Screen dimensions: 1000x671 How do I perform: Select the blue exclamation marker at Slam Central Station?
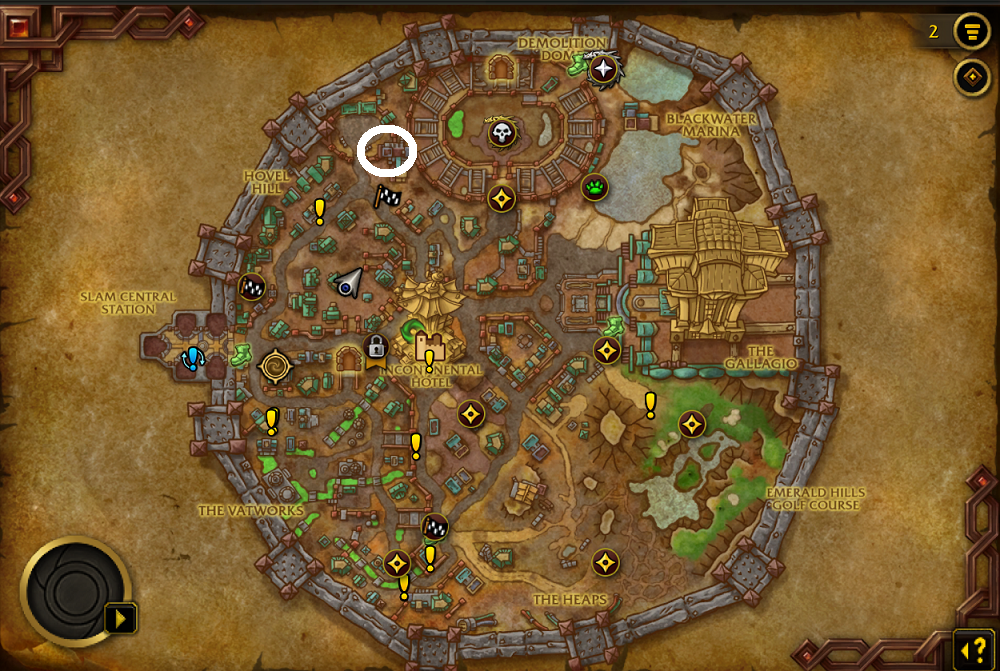[191, 358]
